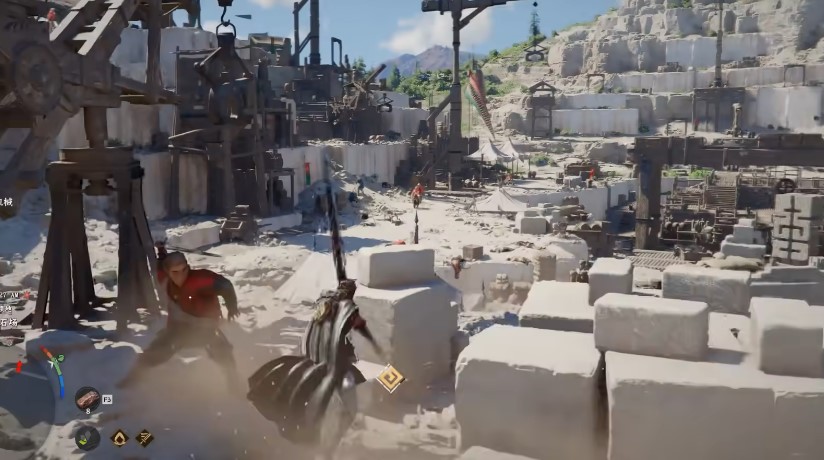
Task: Activate the striped diamond ability icon
Action: (144, 437)
